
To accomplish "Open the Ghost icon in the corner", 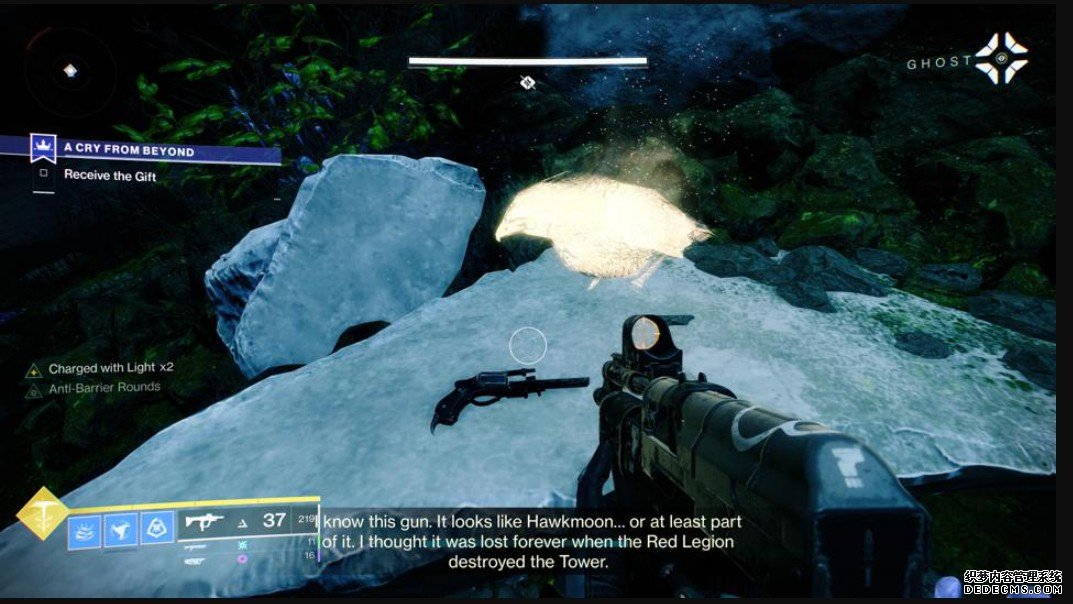I will pos(1000,59).
